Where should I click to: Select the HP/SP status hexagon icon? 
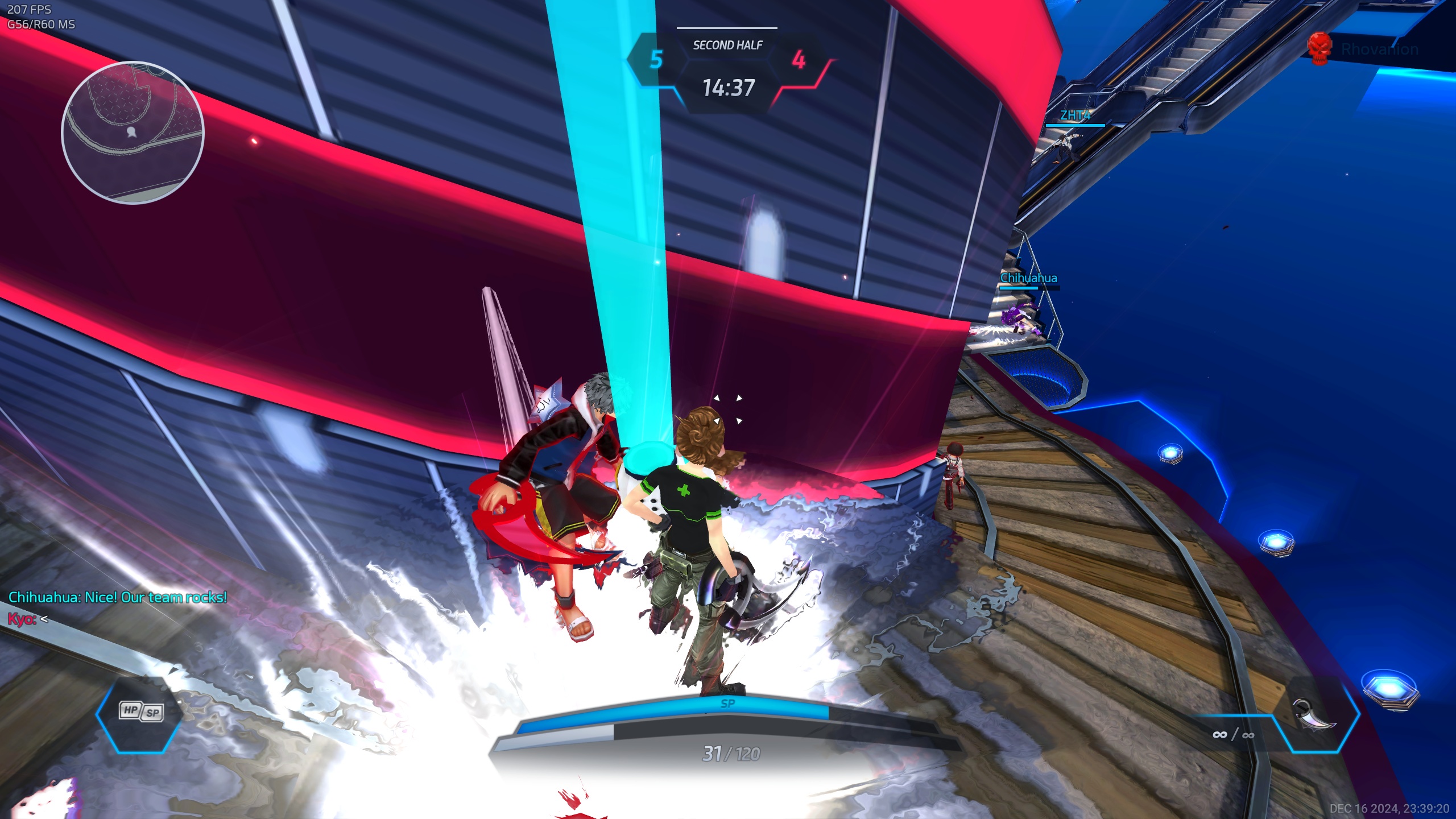pyautogui.click(x=141, y=712)
